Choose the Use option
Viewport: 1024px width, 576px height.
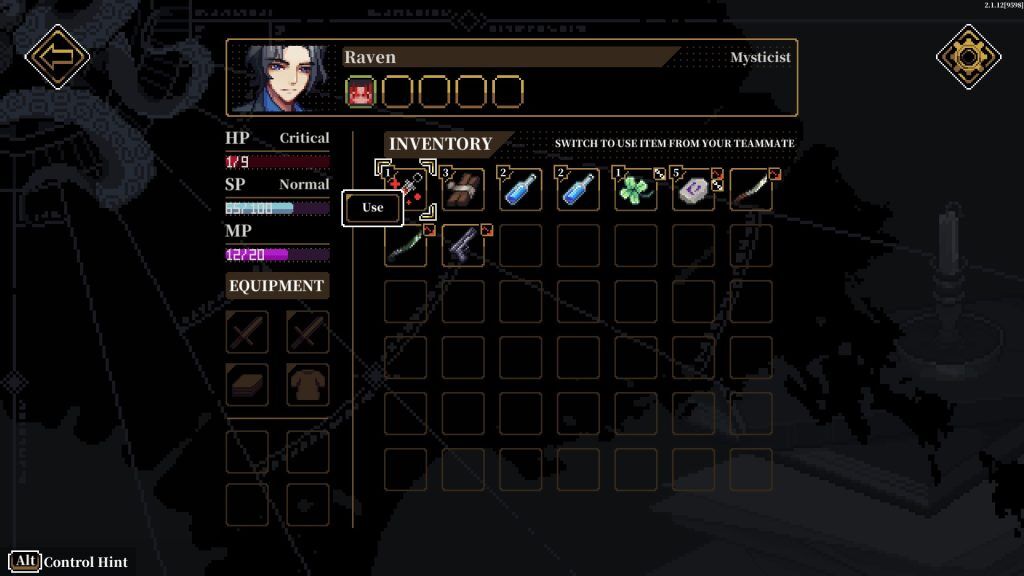[x=372, y=208]
